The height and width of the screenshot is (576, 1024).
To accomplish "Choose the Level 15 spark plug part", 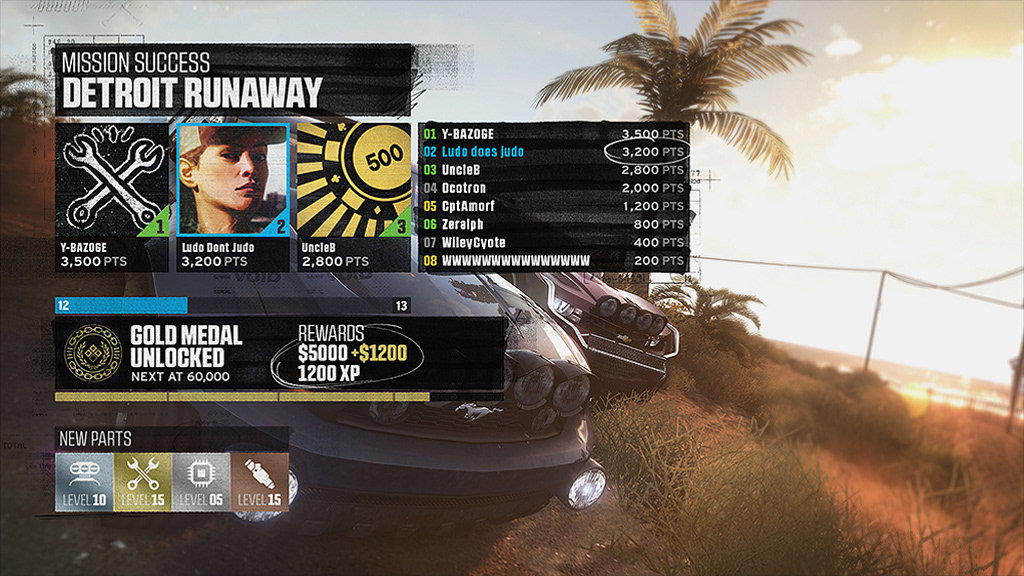I will [259, 481].
